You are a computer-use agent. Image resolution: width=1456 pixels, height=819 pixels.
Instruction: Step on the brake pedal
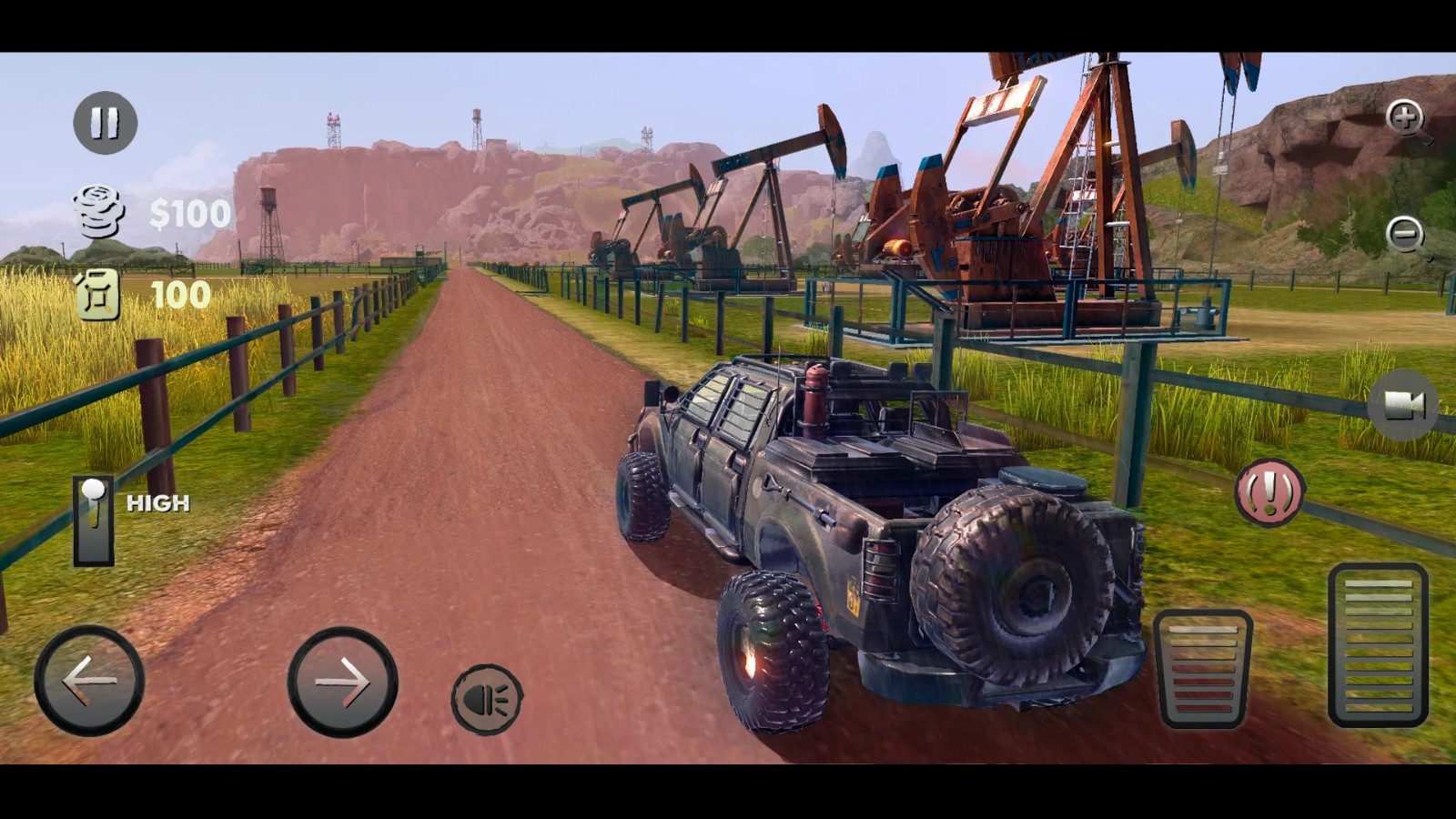(x=1202, y=669)
